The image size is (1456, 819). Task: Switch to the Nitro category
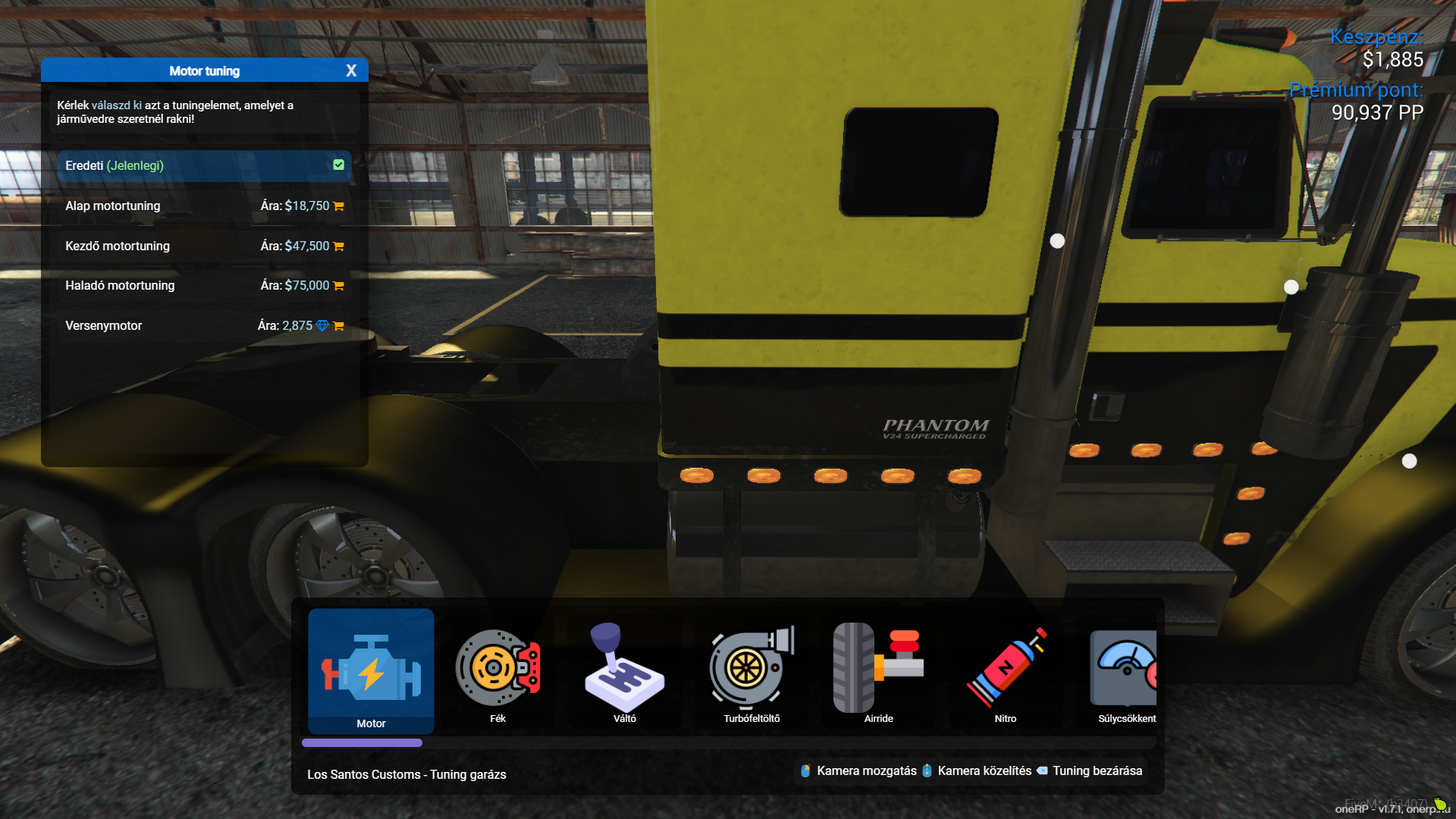click(1006, 671)
